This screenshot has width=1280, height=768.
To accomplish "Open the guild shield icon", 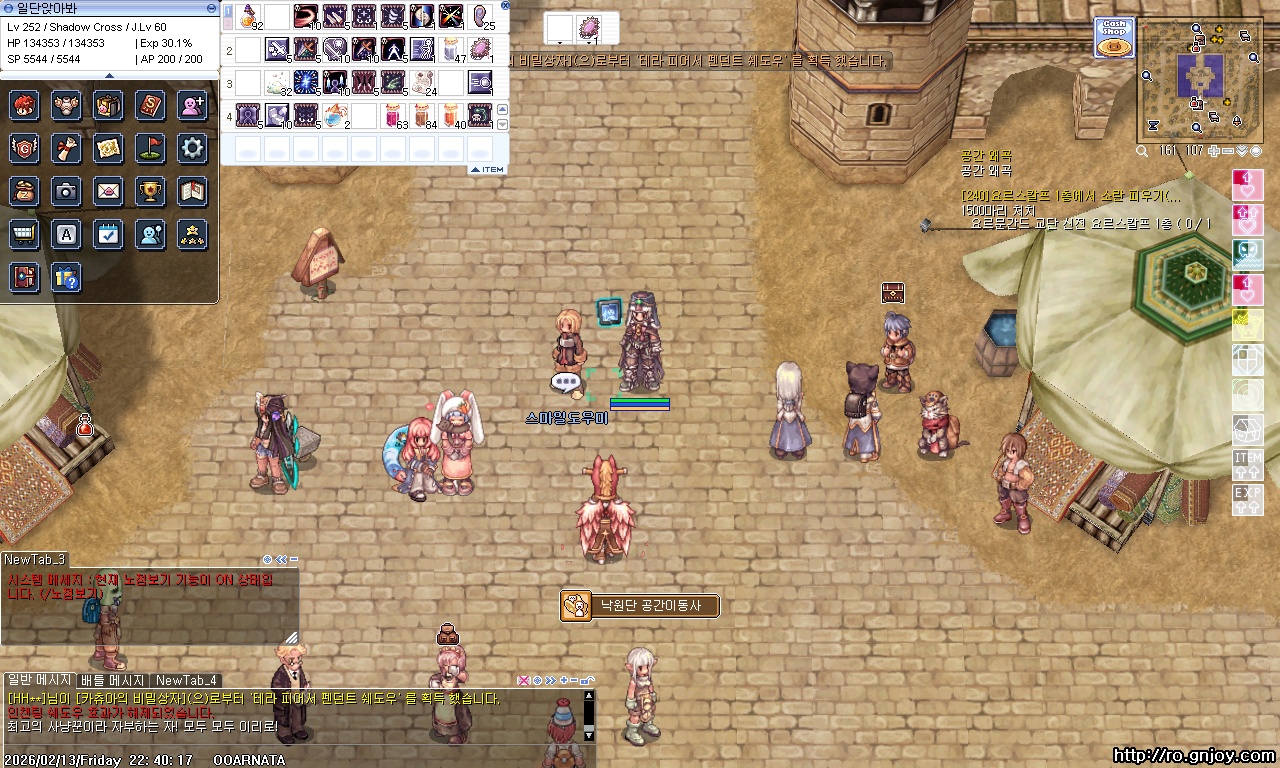I will point(24,148).
